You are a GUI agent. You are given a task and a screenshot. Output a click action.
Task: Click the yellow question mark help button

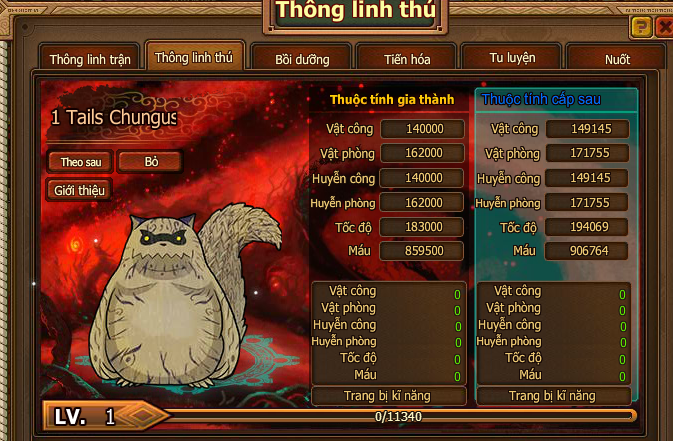641,27
